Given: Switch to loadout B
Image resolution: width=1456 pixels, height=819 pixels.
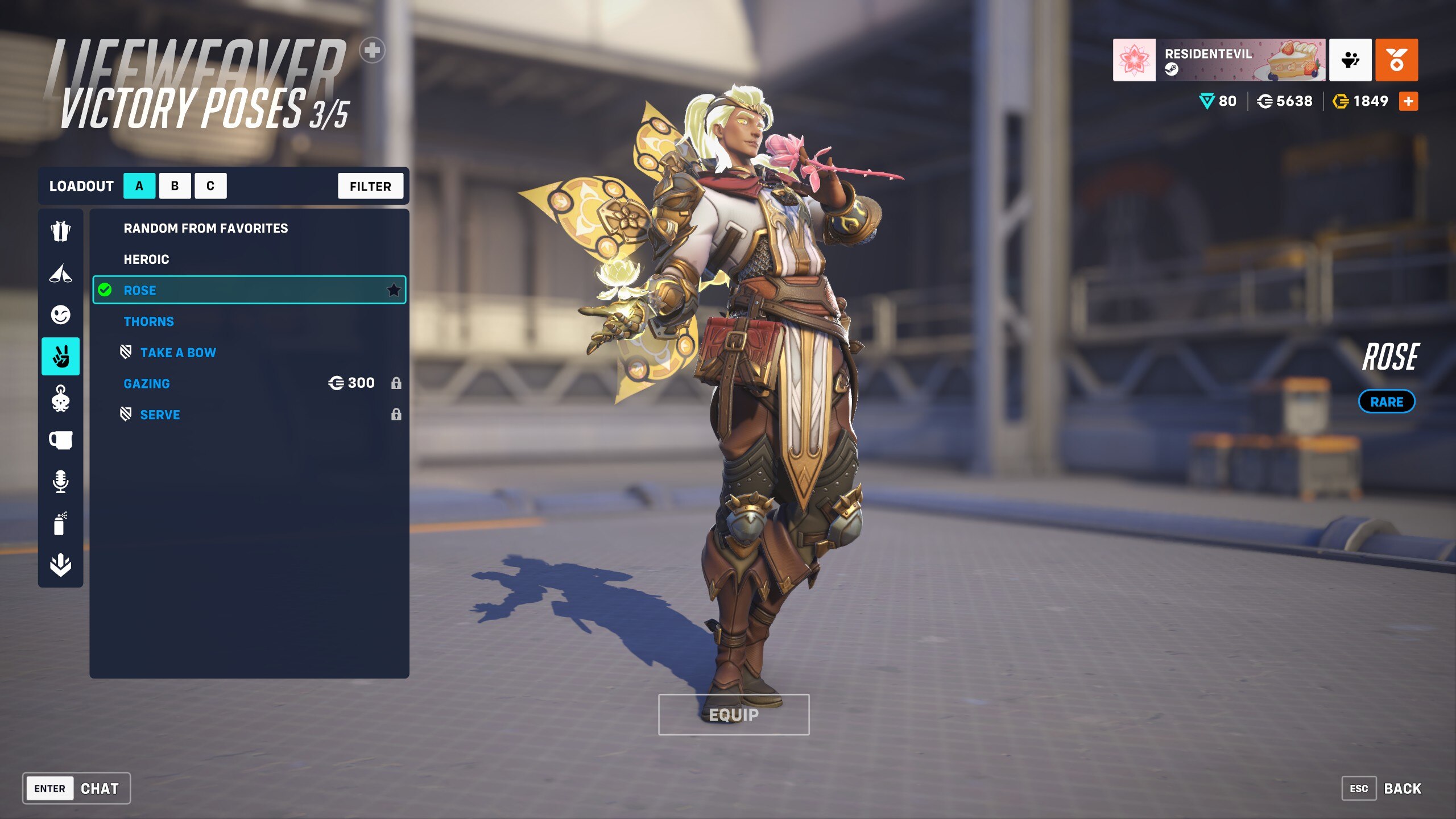Looking at the screenshot, I should click(175, 186).
